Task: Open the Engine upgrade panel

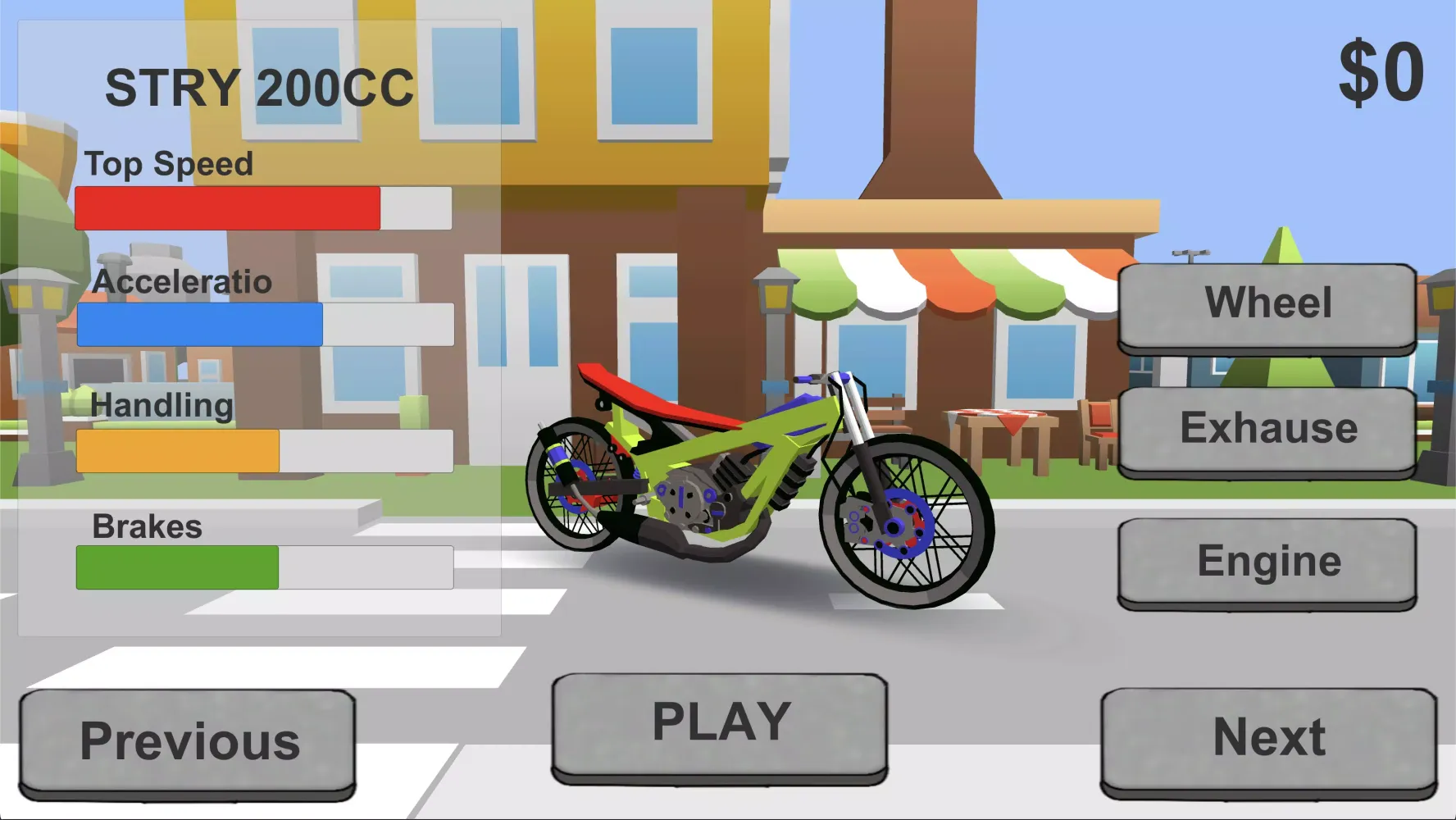Action: pyautogui.click(x=1267, y=562)
